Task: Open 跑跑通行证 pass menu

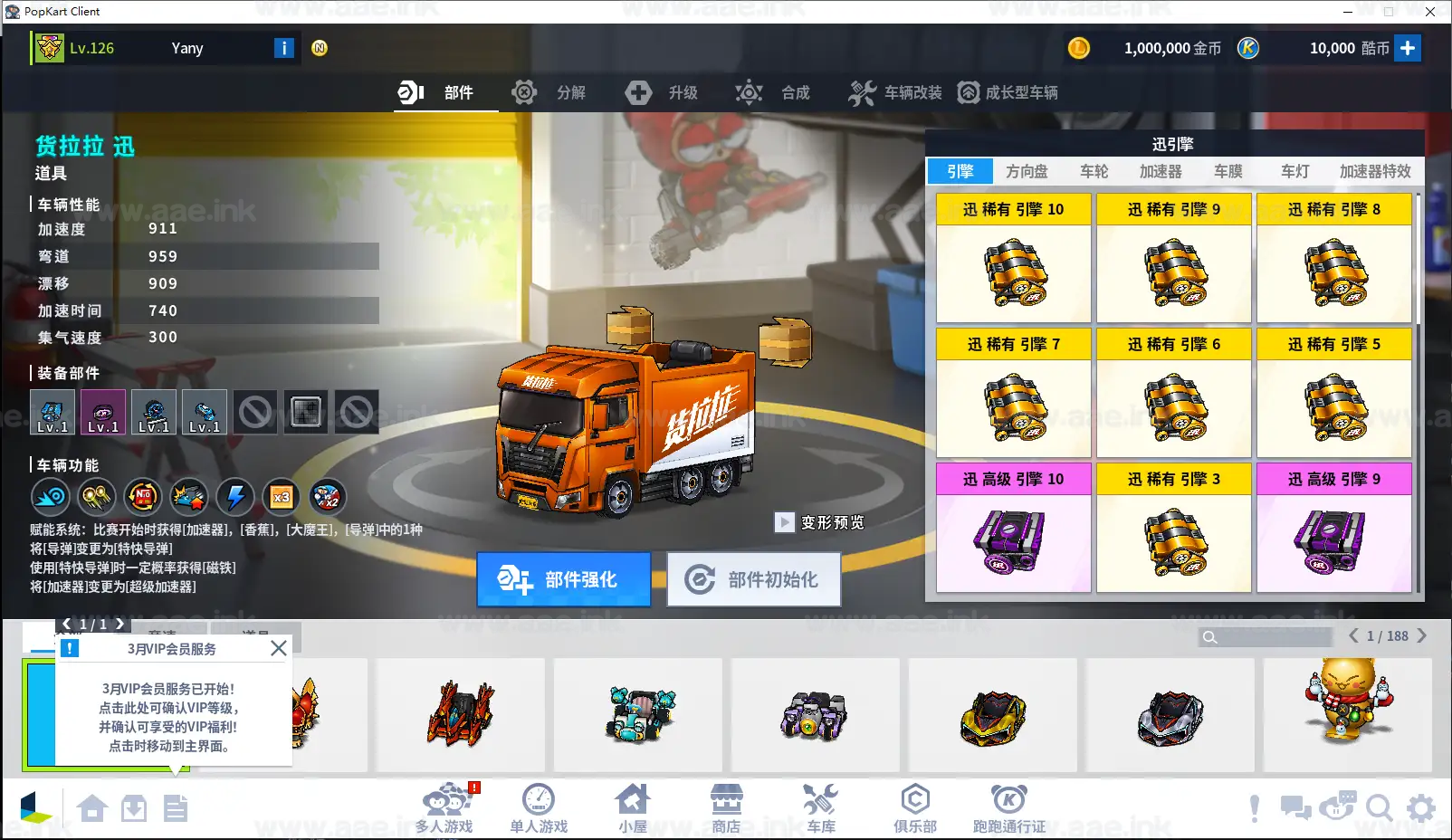Action: (x=1008, y=808)
